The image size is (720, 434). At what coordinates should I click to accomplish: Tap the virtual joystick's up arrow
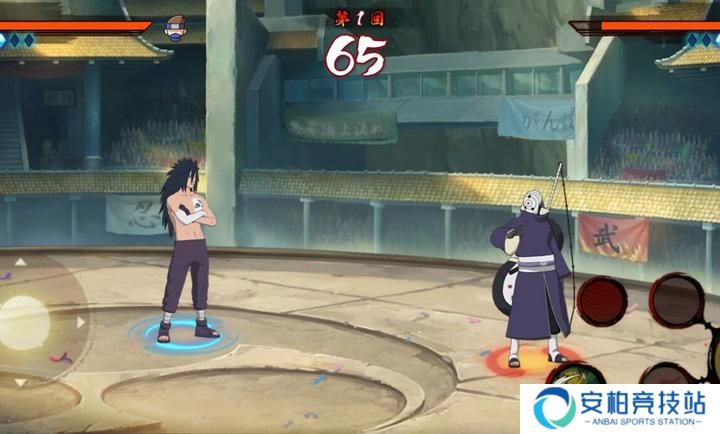pos(20,262)
